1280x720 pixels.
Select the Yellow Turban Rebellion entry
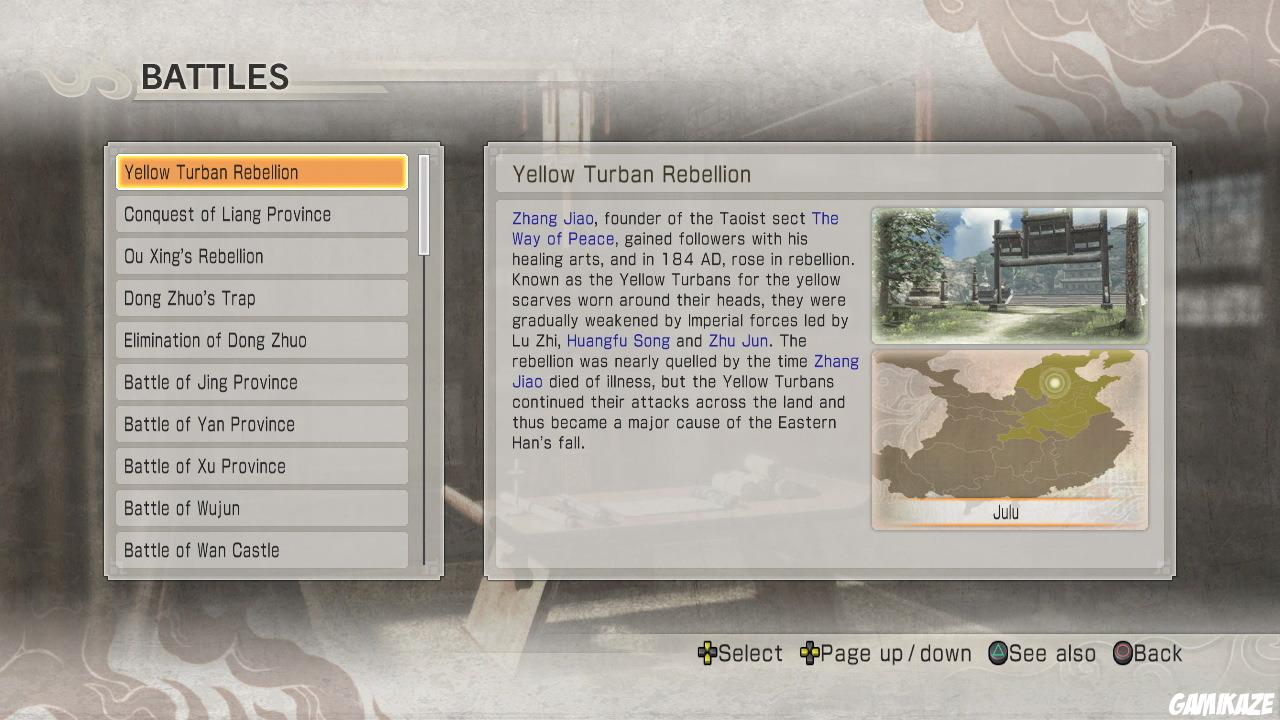point(261,172)
